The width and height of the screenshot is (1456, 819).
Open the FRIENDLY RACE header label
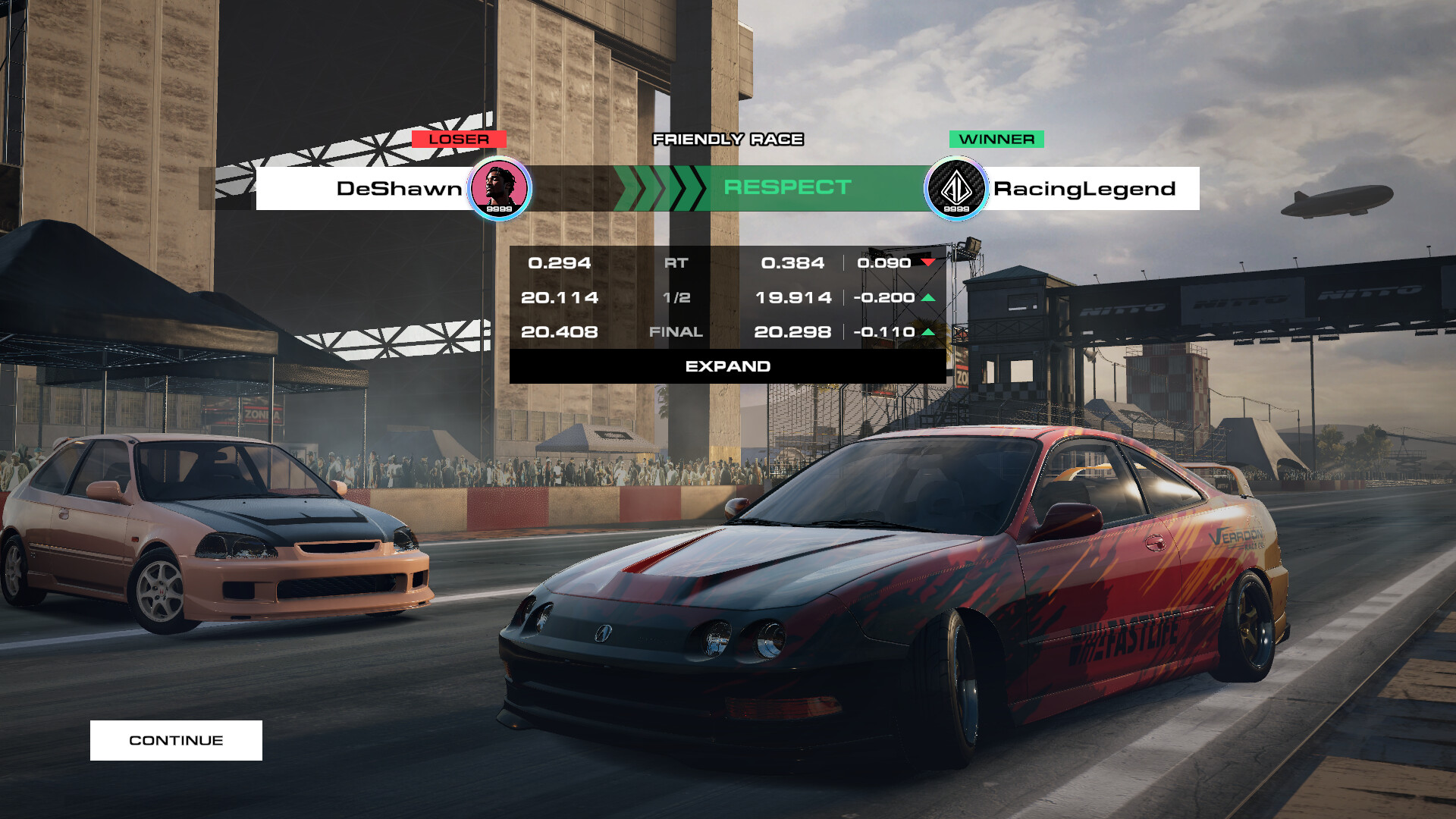(727, 140)
